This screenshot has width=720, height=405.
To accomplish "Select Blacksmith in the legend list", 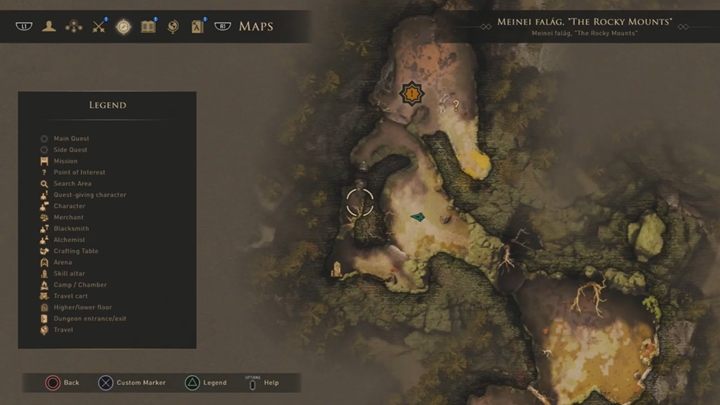I will (x=70, y=229).
